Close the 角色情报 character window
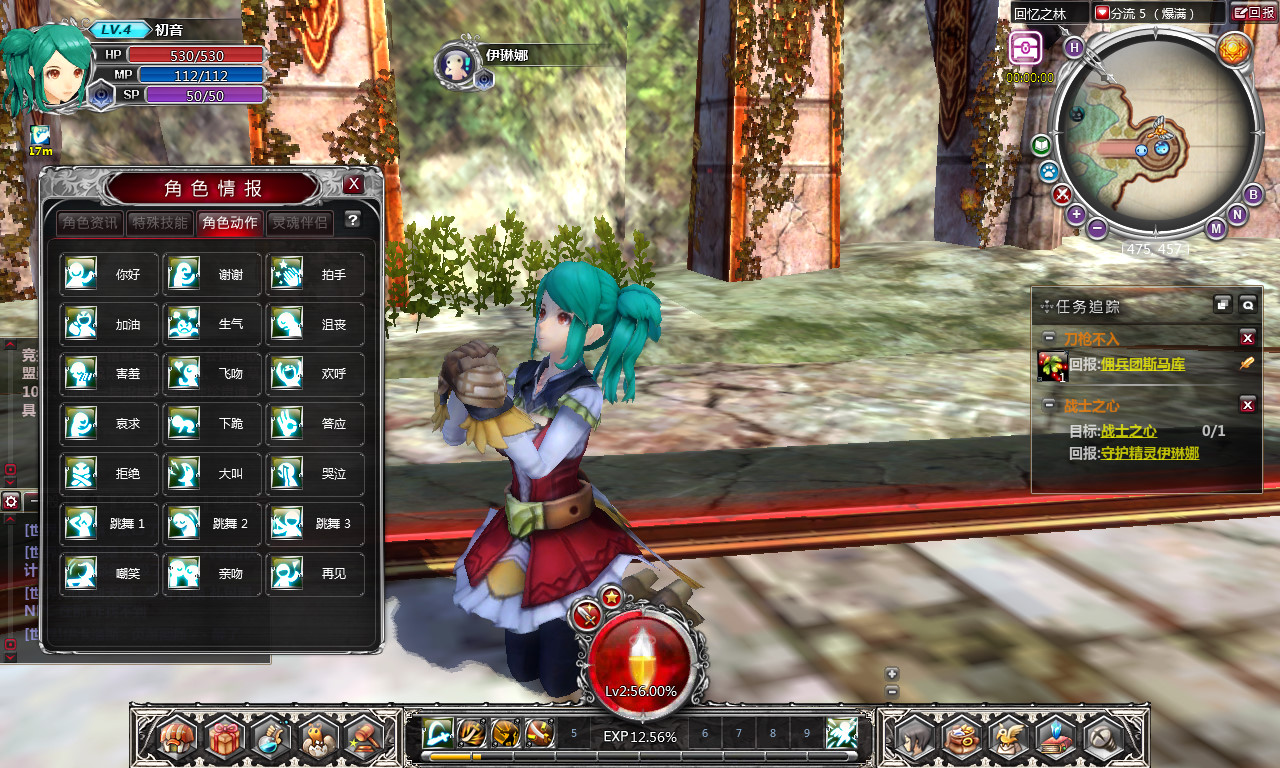 click(x=353, y=185)
